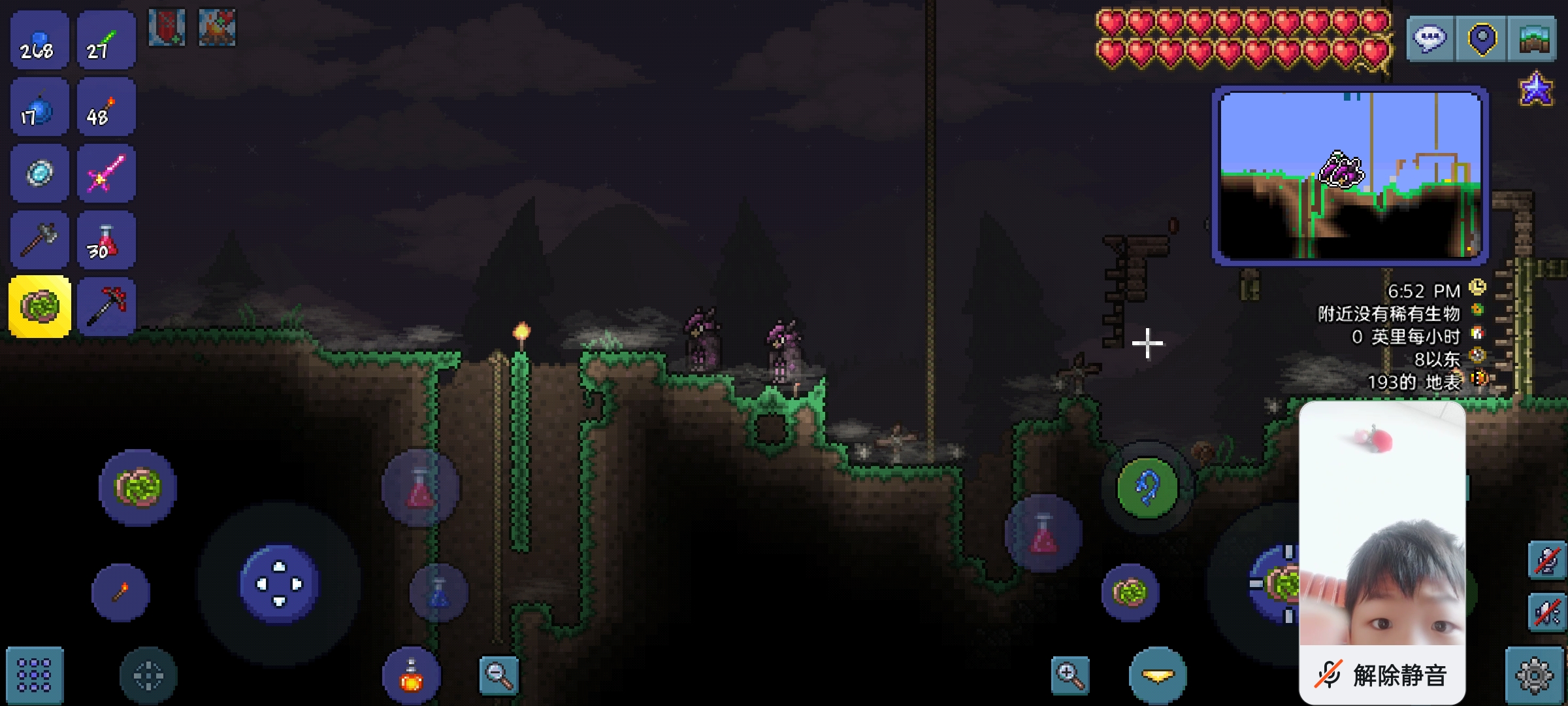Use the orange buff potion quick button
This screenshot has height=706, width=1568.
pyautogui.click(x=412, y=677)
